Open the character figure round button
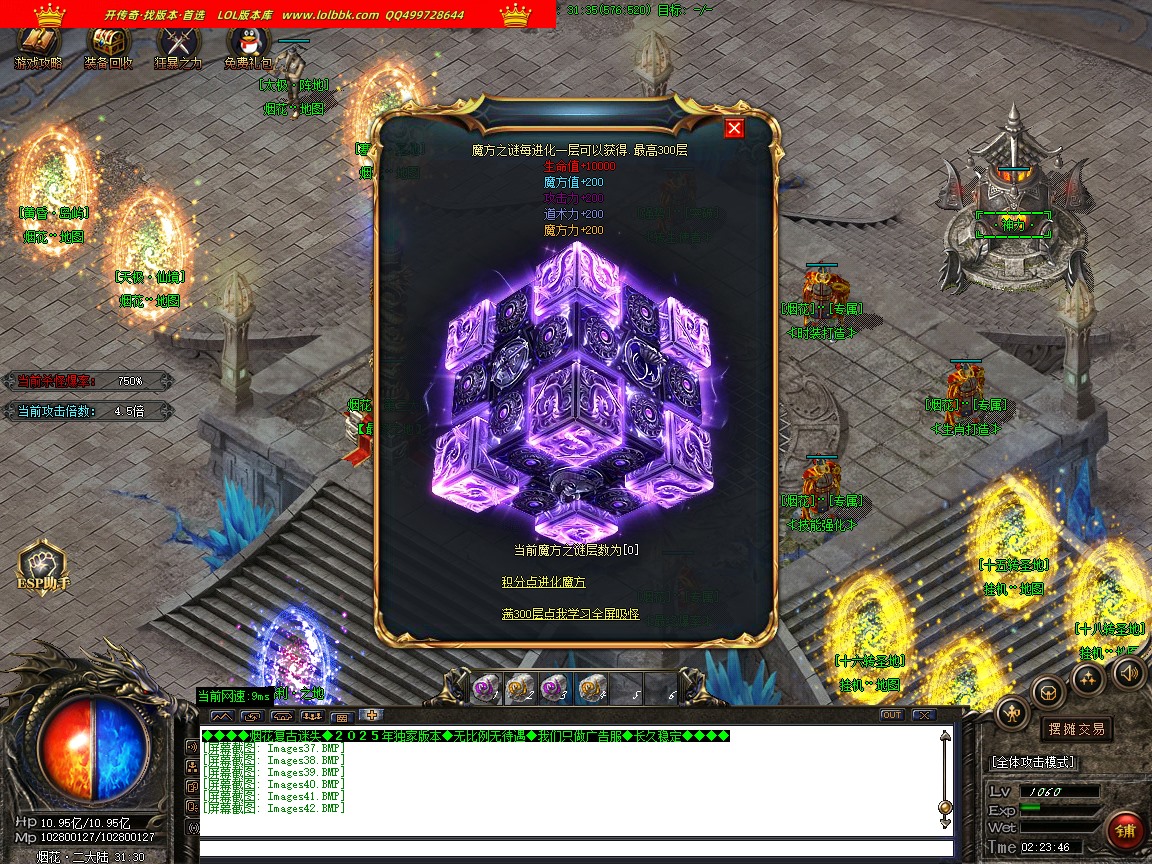This screenshot has height=864, width=1152. (1012, 712)
